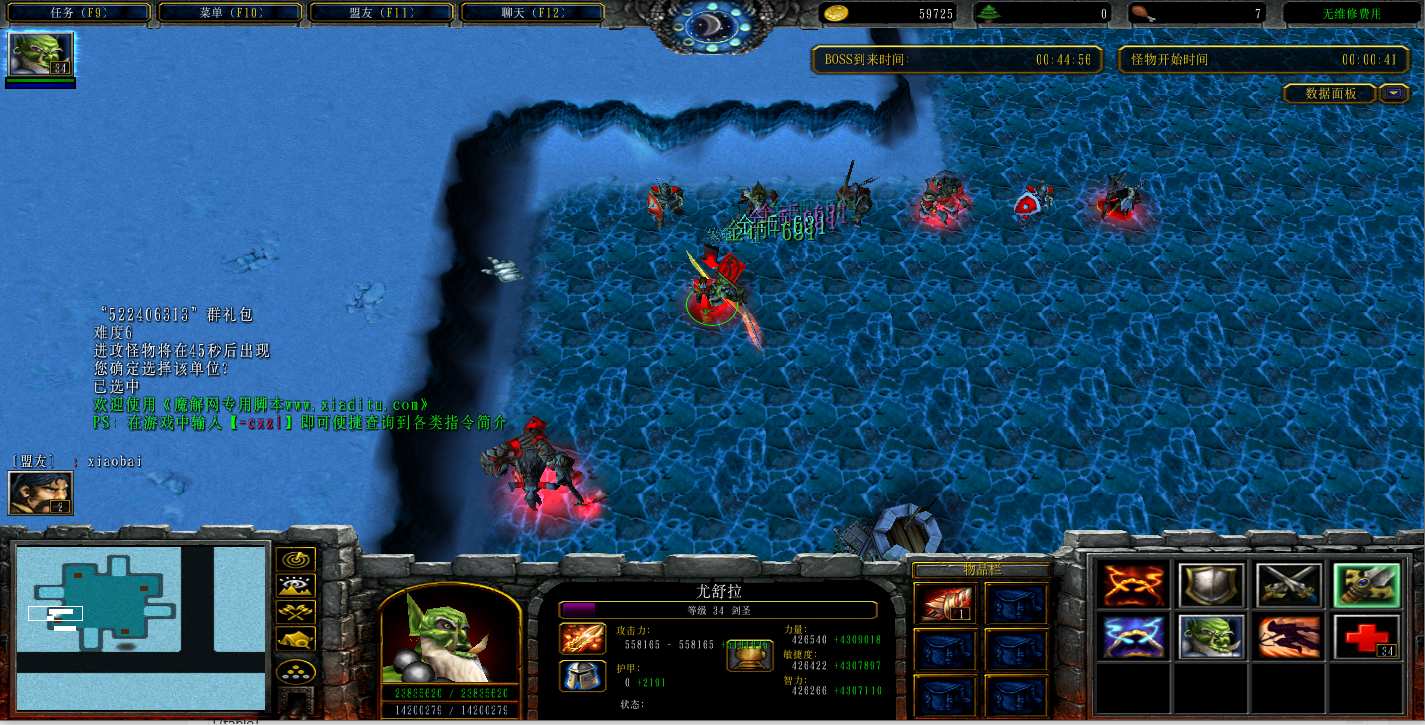Open the 盟友 (F11) allies menu
The width and height of the screenshot is (1425, 725).
(x=382, y=14)
